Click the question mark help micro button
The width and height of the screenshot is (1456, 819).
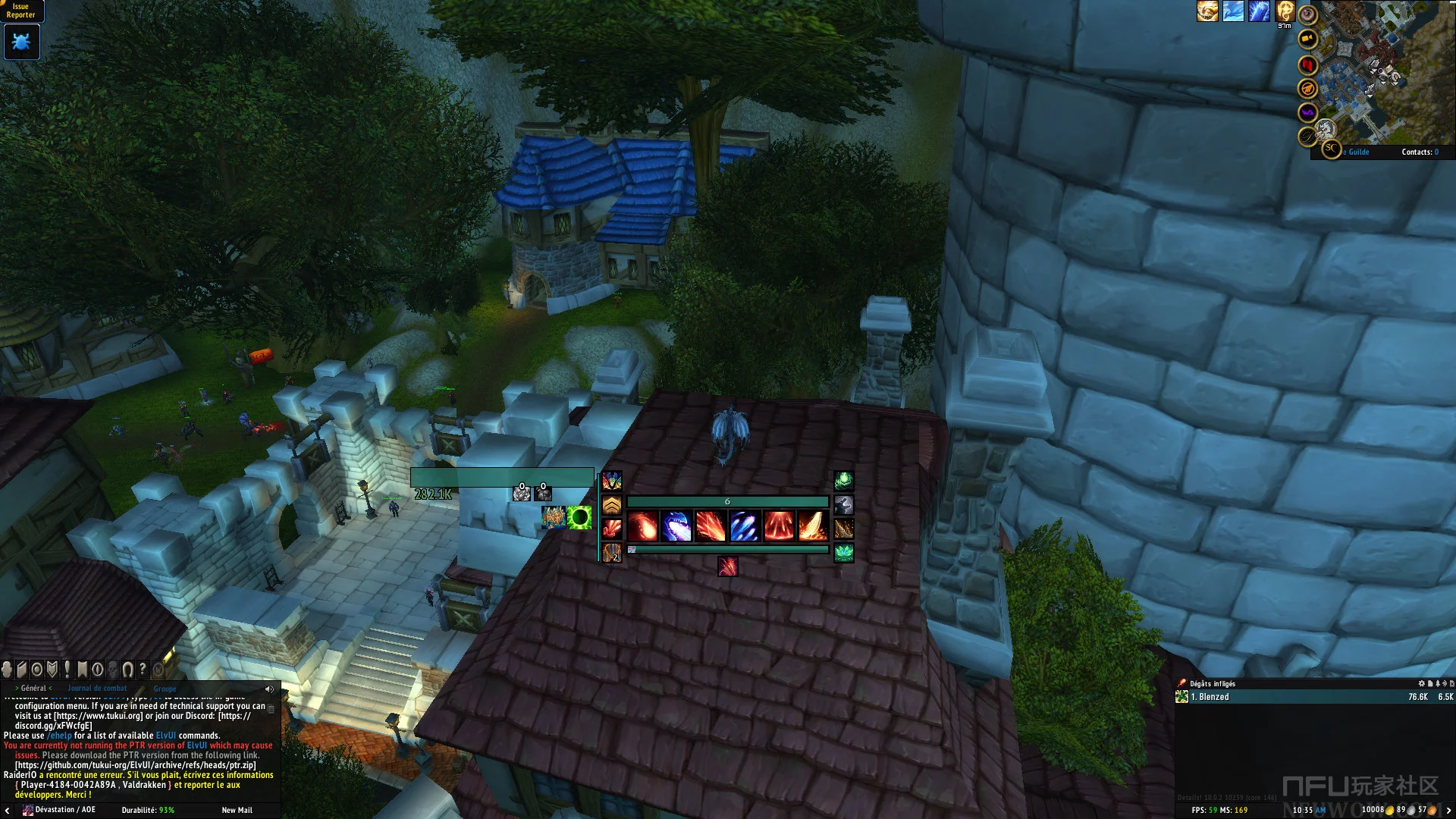click(x=143, y=670)
